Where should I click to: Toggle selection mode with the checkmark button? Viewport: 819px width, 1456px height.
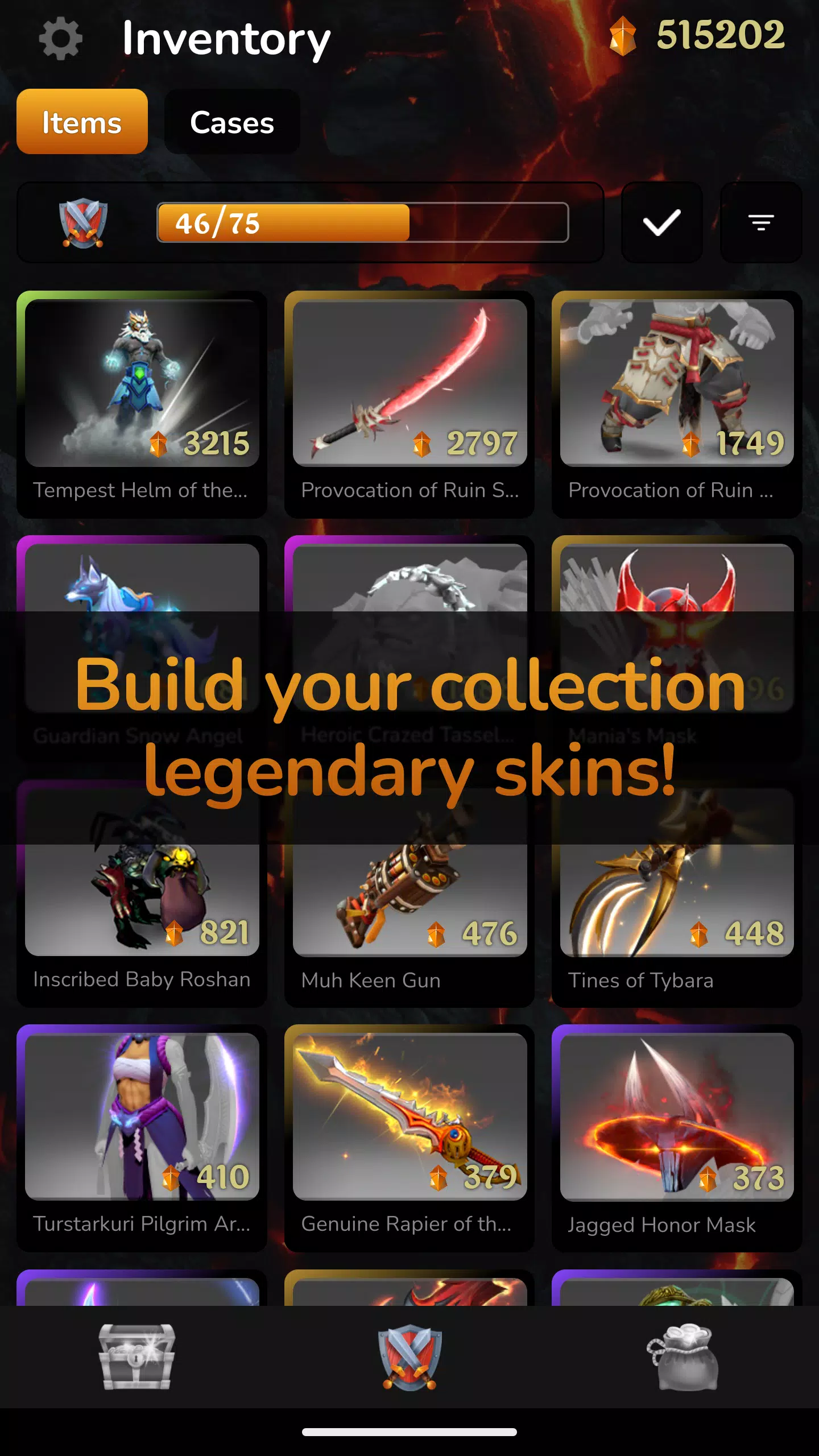[x=661, y=223]
